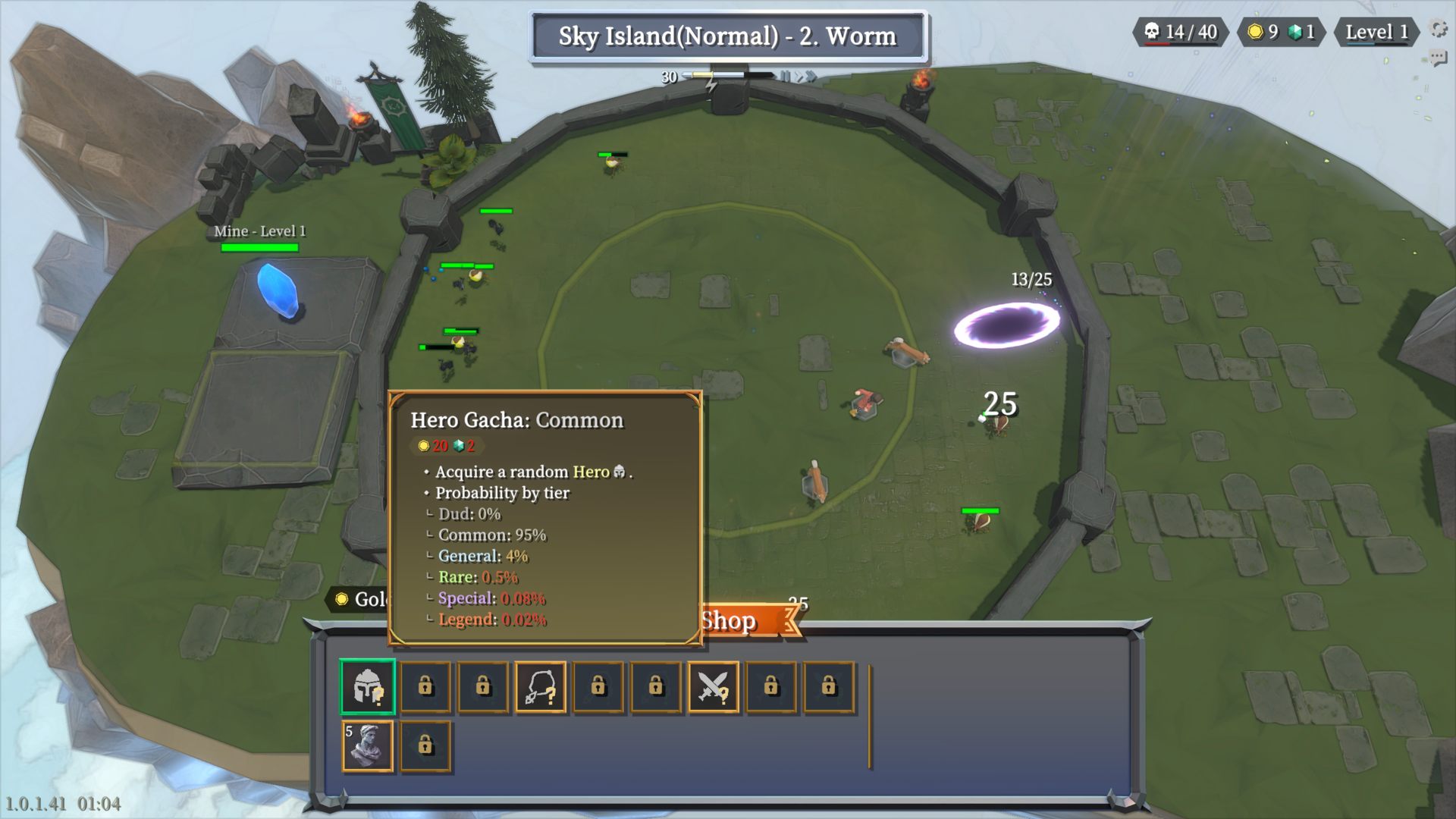Open the chat speech bubble
Viewport: 1456px width, 819px height.
pyautogui.click(x=1438, y=58)
